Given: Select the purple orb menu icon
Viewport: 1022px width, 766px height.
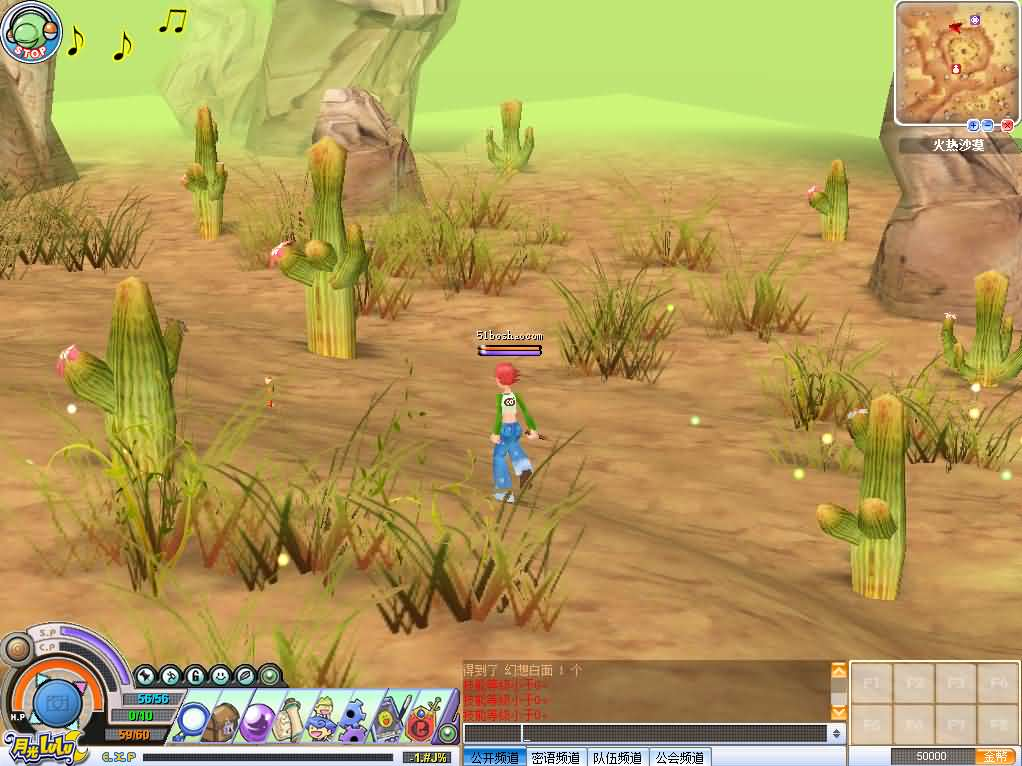Looking at the screenshot, I should (x=259, y=720).
